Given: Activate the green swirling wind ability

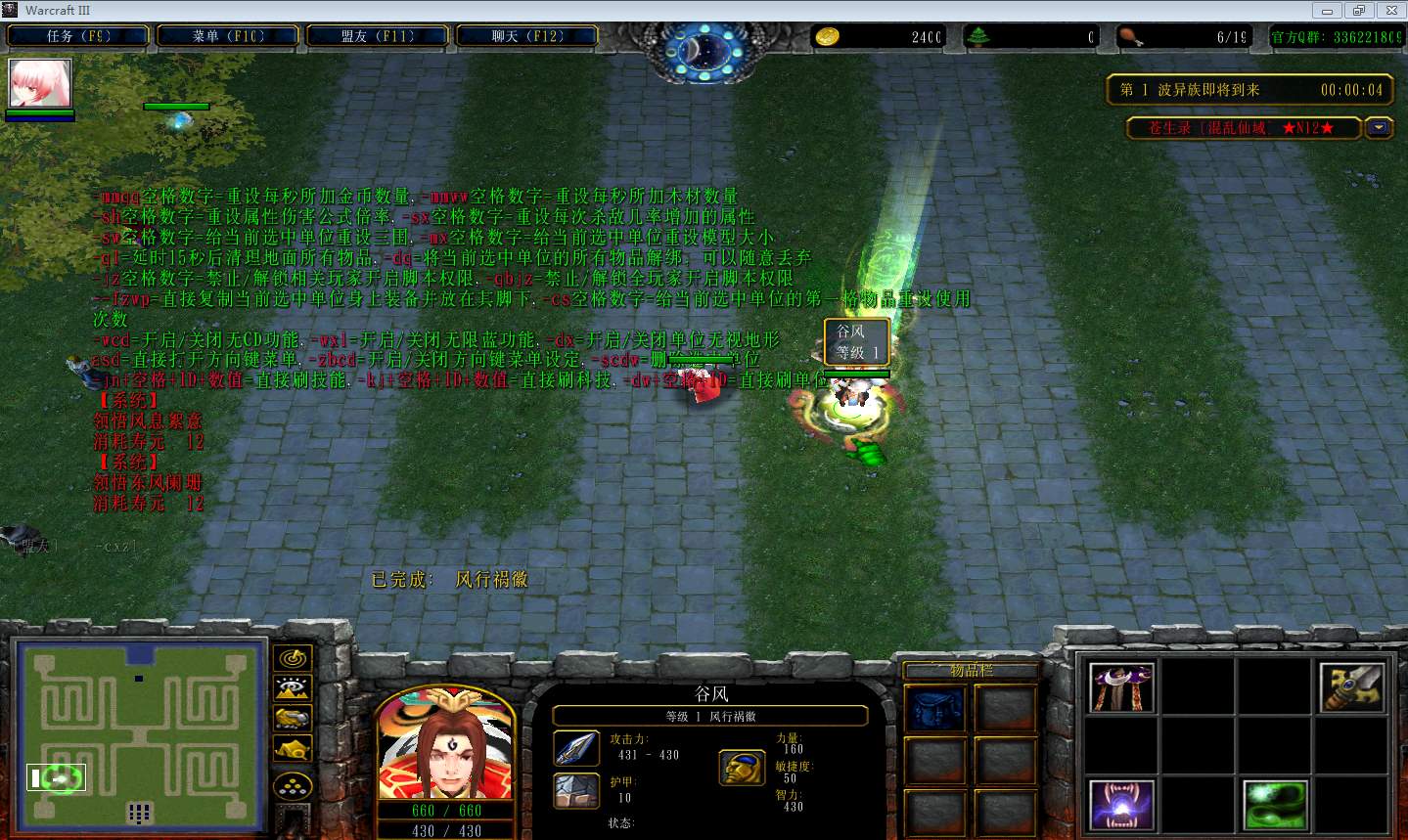Looking at the screenshot, I should tap(1275, 806).
